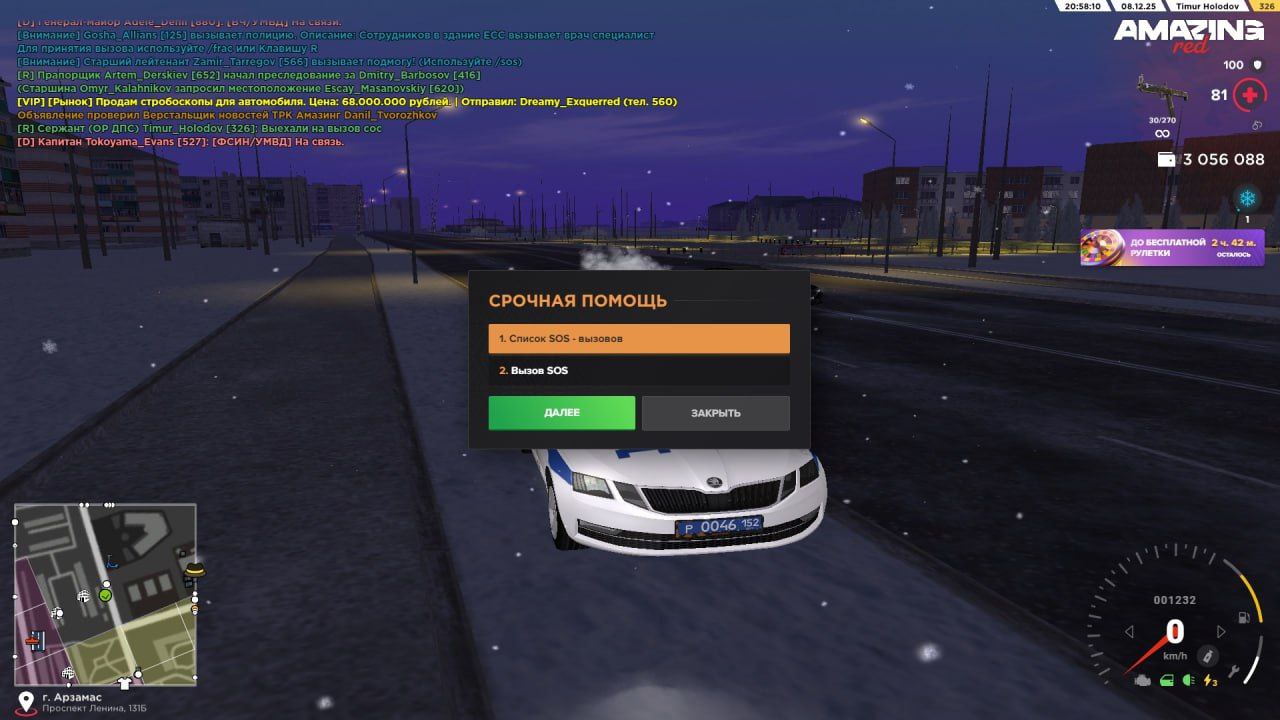Close the dialog with ЗАКРЫТЬ button
1280x720 pixels.
coord(715,413)
